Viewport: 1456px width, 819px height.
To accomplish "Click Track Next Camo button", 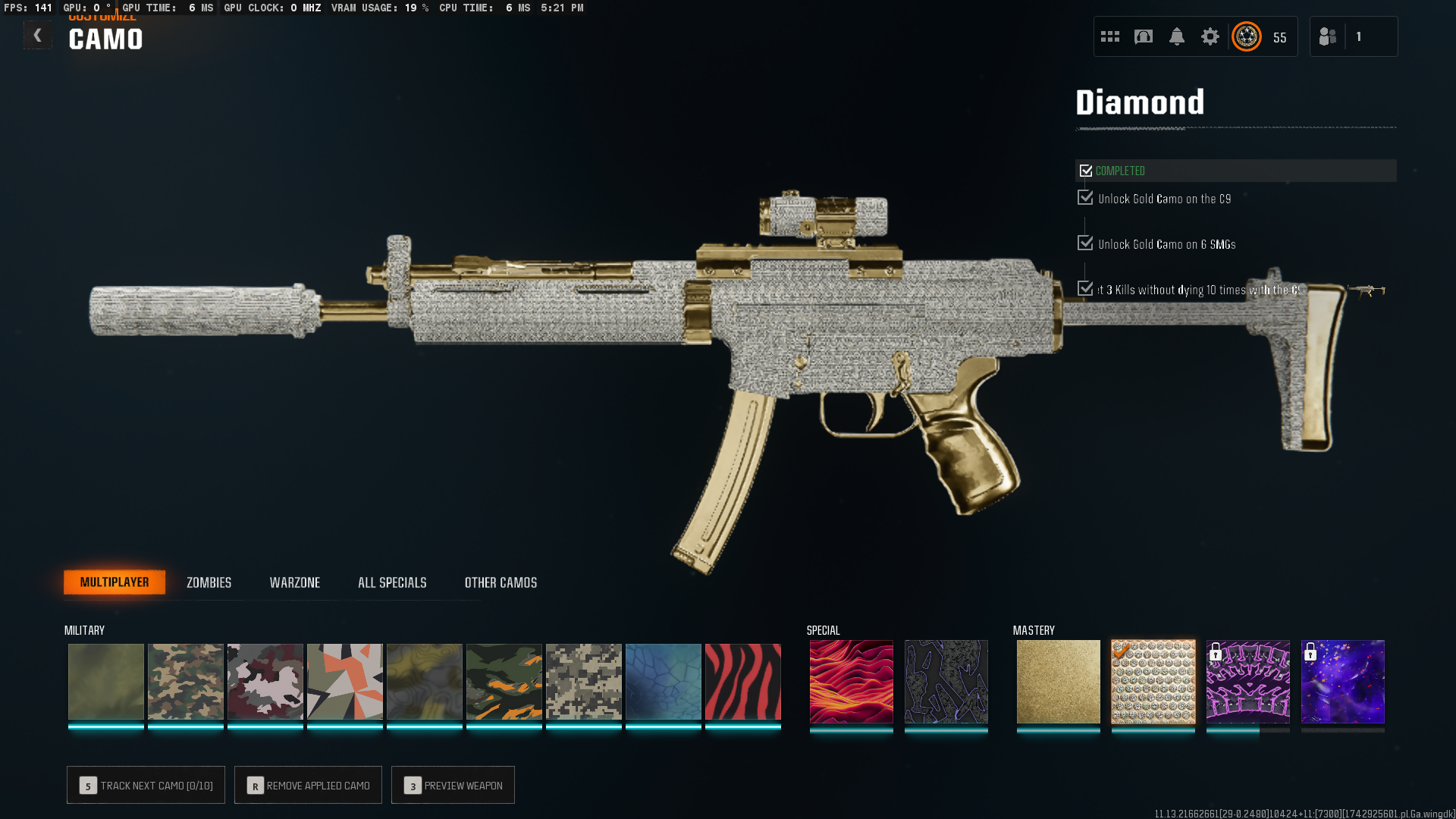I will click(146, 785).
